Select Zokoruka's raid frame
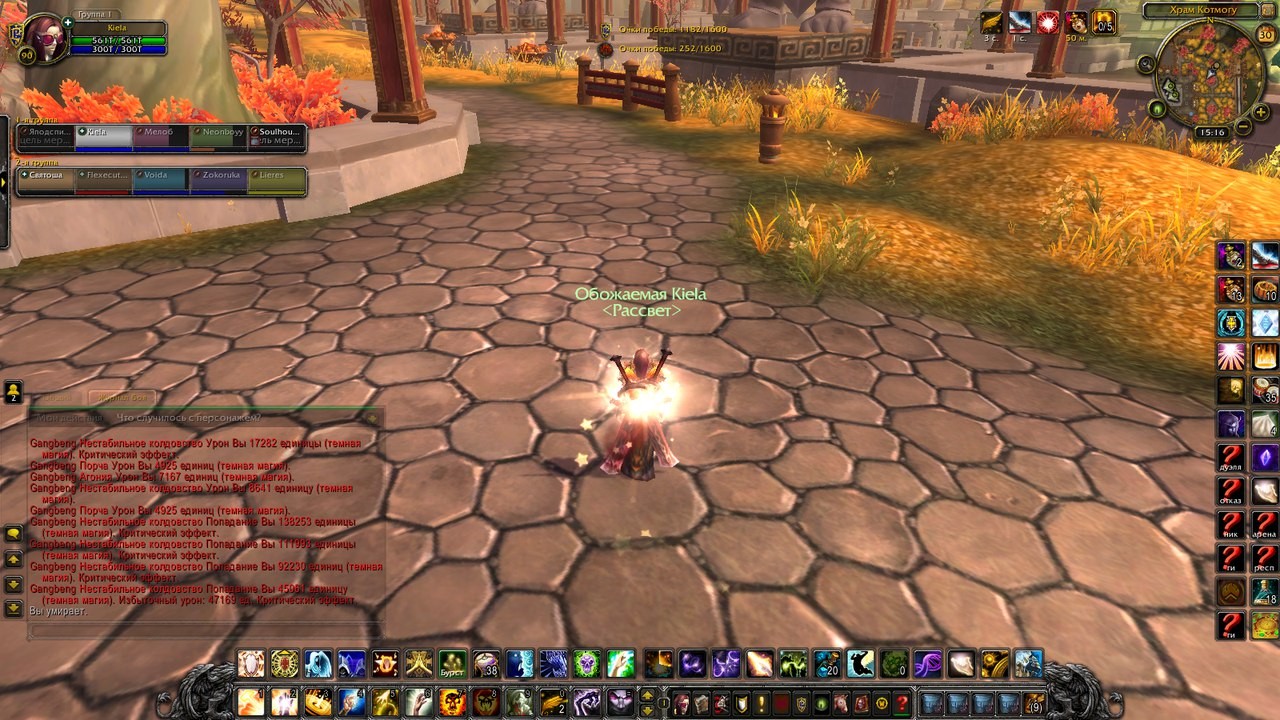 [219, 180]
